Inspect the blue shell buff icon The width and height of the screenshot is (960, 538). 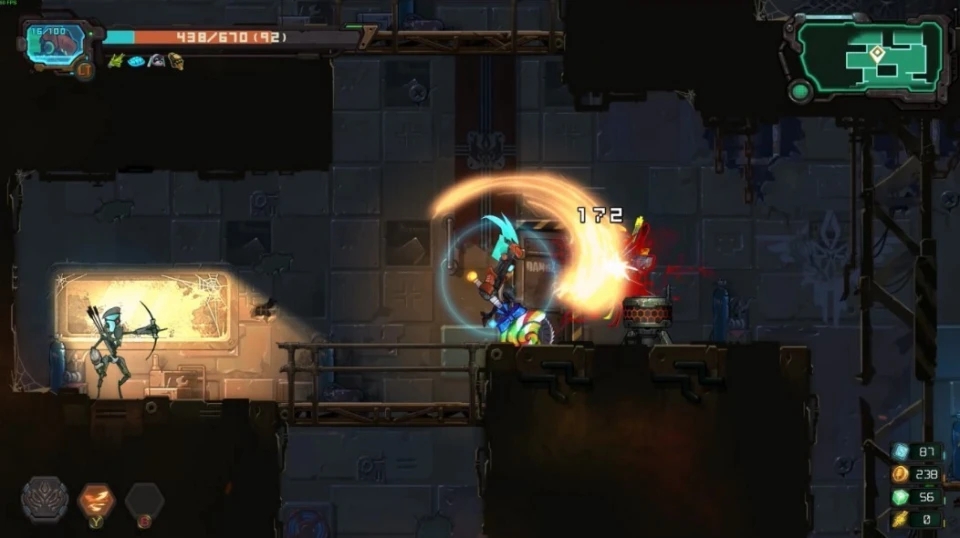pos(136,62)
